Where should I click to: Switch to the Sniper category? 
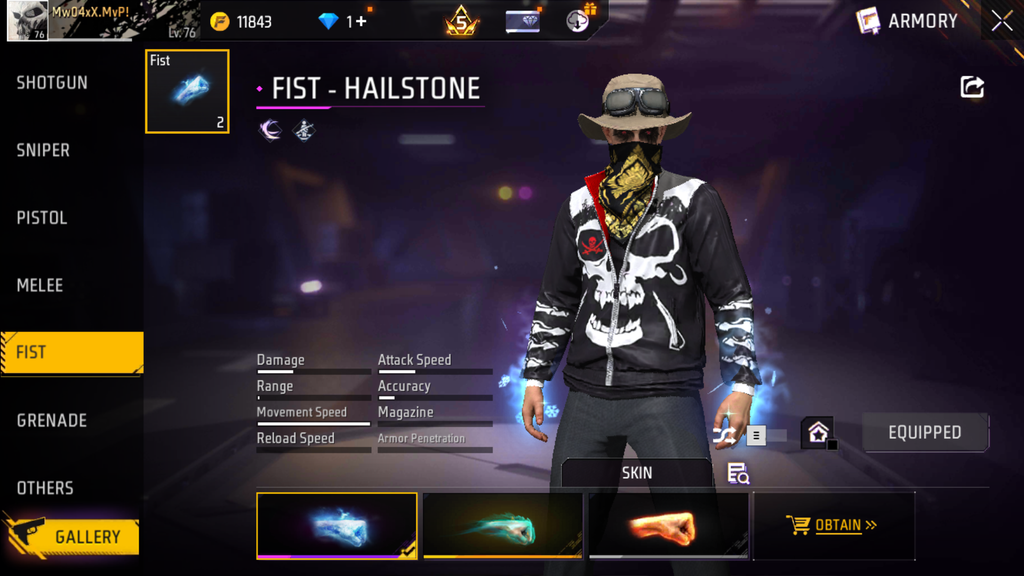click(43, 150)
